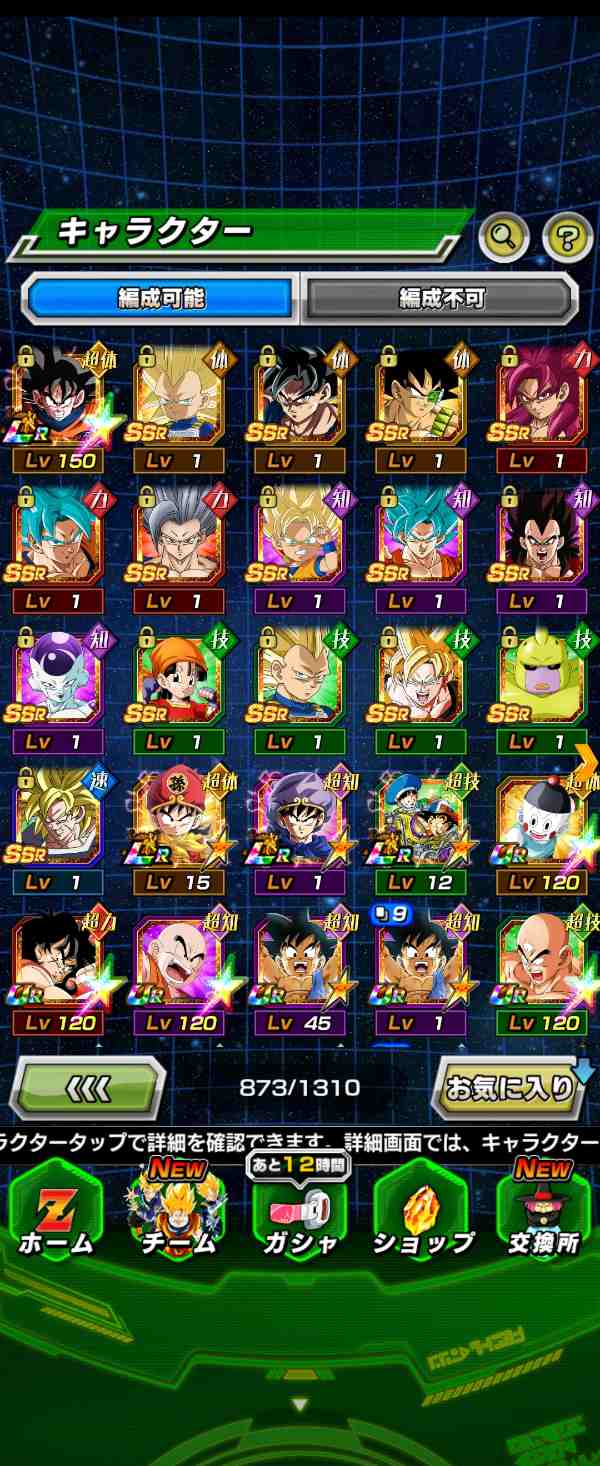Image resolution: width=600 pixels, height=1466 pixels.
Task: Go back with the green arrows button
Action: coord(88,1088)
